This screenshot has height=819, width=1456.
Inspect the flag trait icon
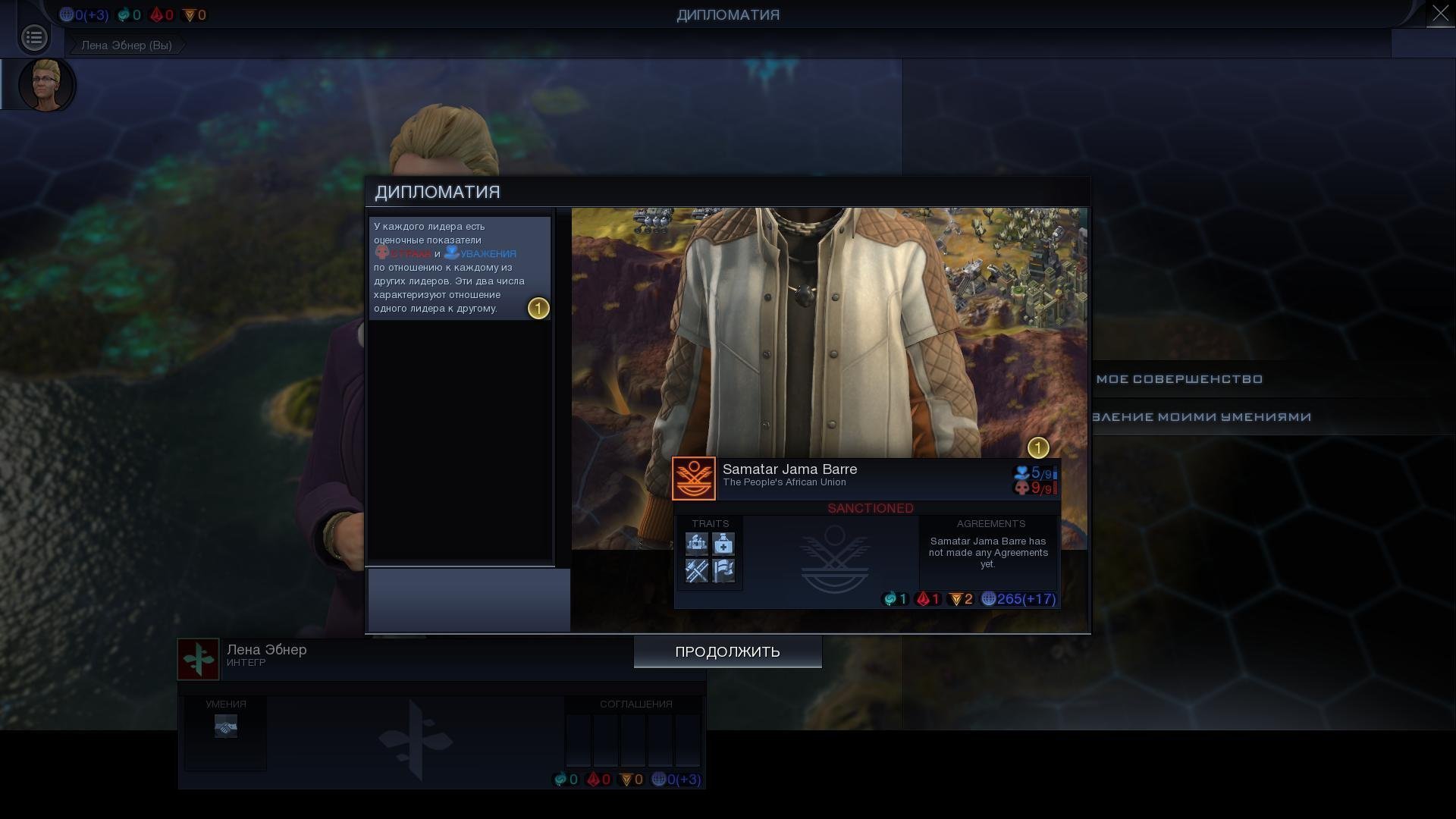pos(723,570)
